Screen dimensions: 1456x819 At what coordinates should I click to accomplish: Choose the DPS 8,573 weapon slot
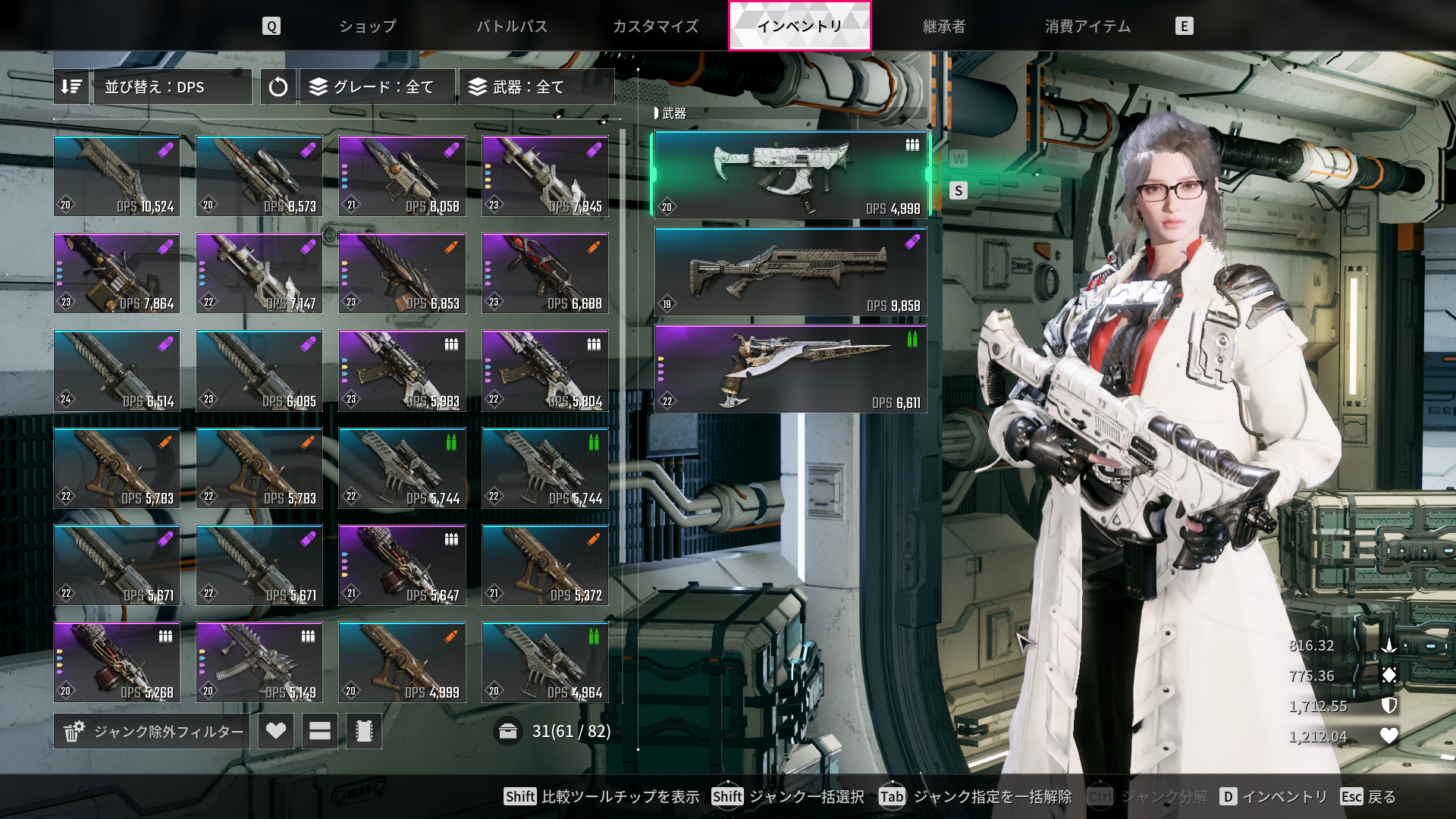click(x=259, y=176)
